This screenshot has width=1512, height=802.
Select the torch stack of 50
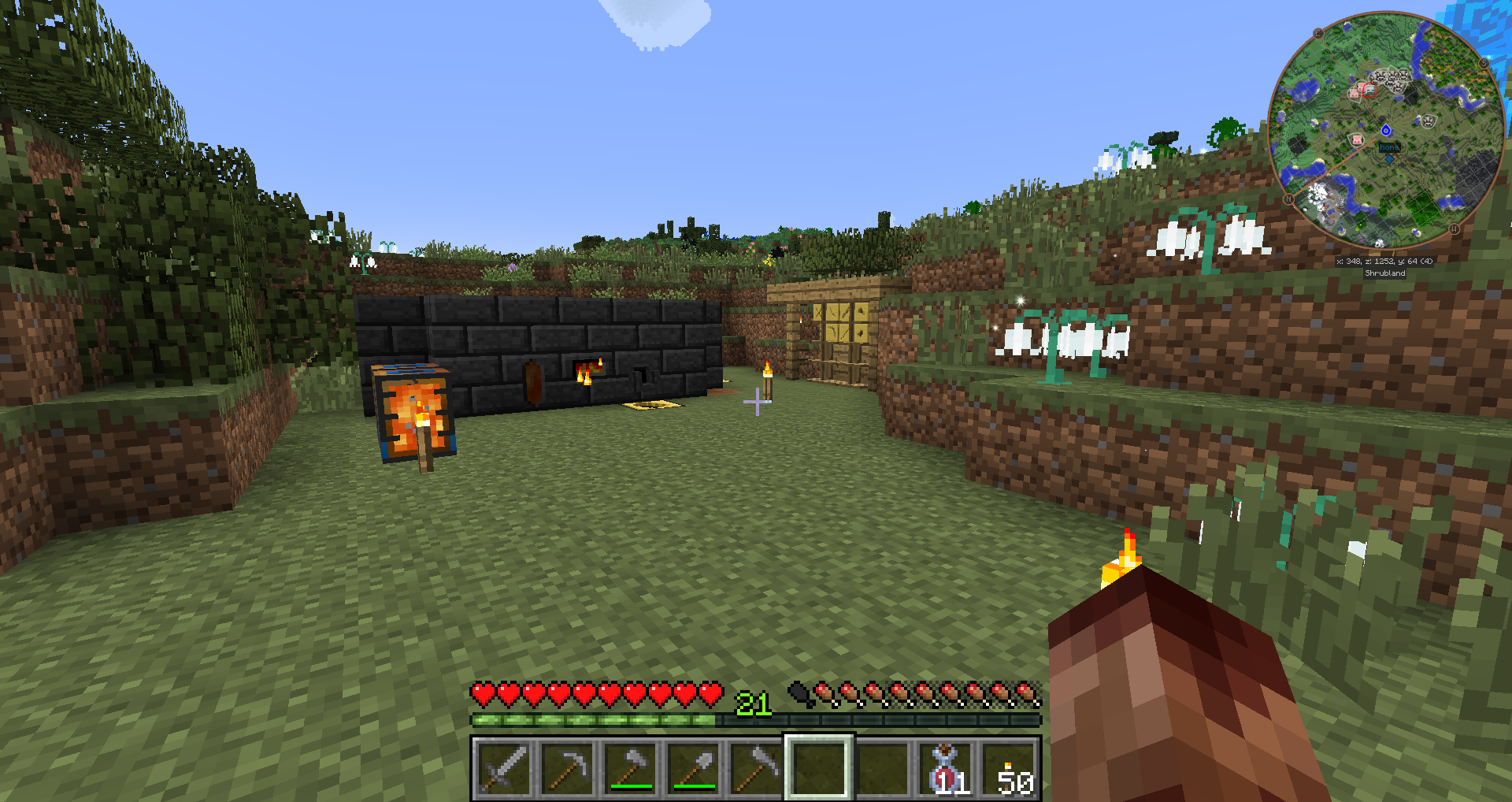tap(1010, 768)
